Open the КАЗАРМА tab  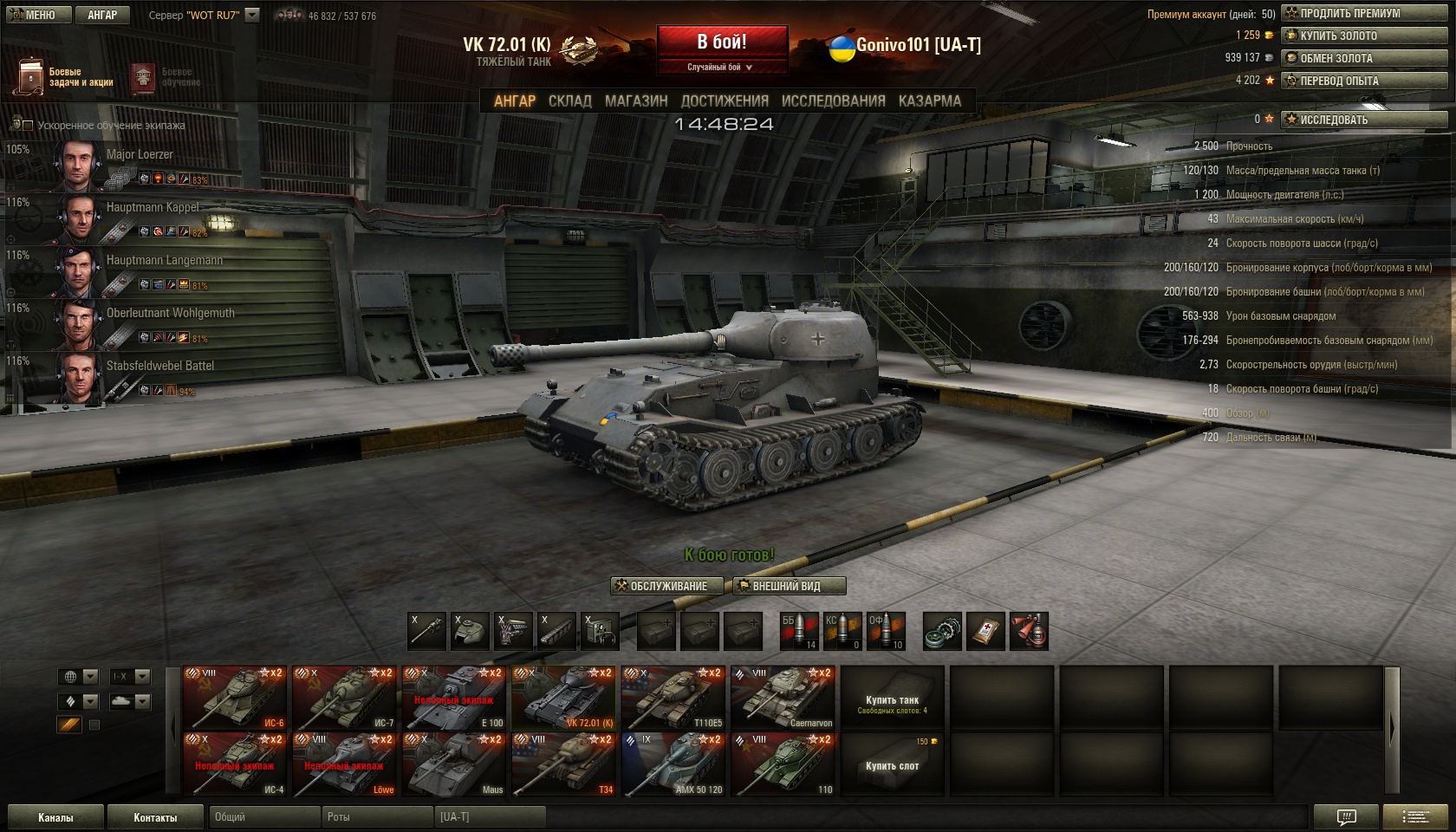click(929, 101)
